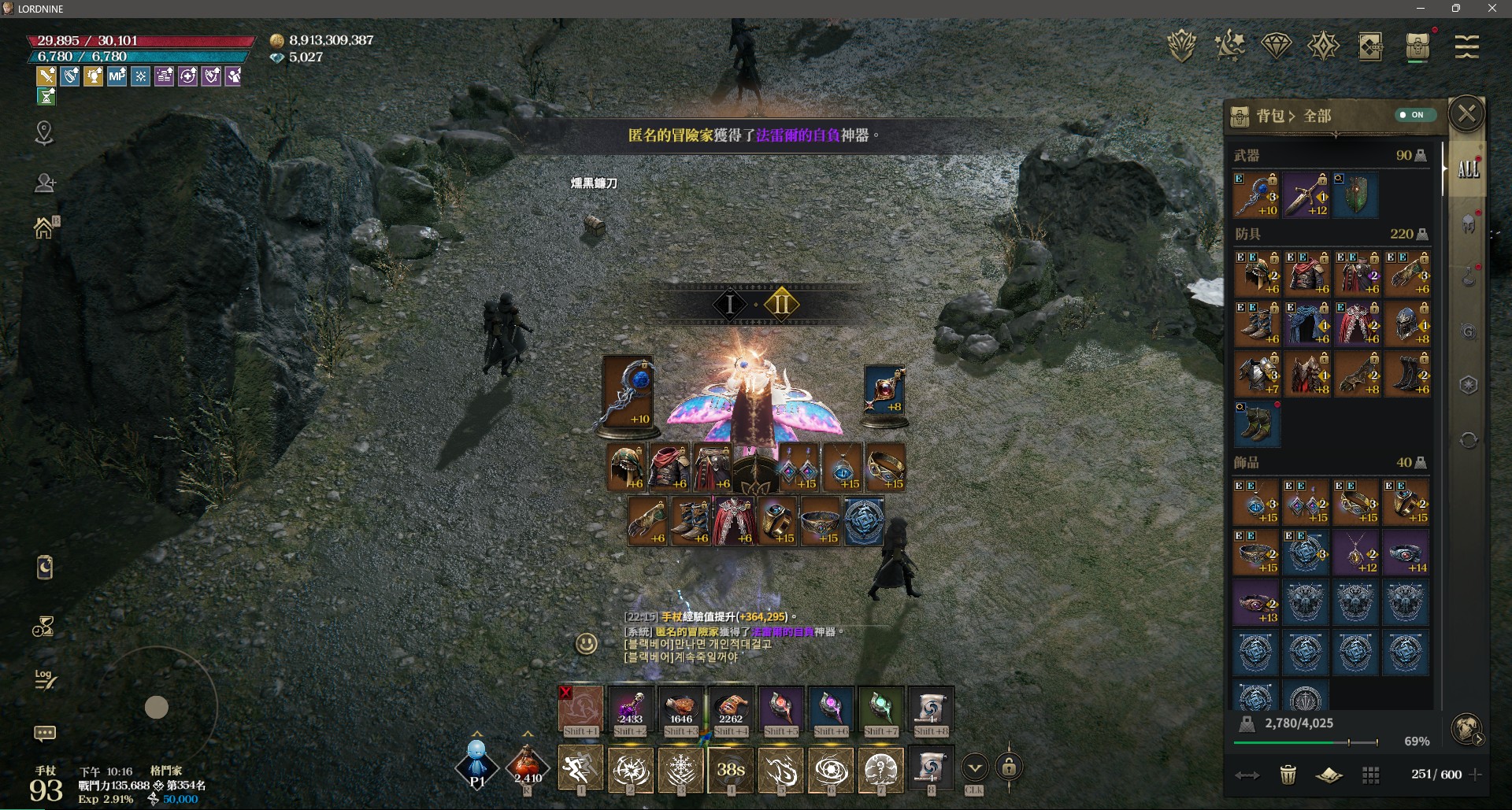1512x810 pixels.
Task: Open the grid sort button in backpack
Action: [1371, 775]
